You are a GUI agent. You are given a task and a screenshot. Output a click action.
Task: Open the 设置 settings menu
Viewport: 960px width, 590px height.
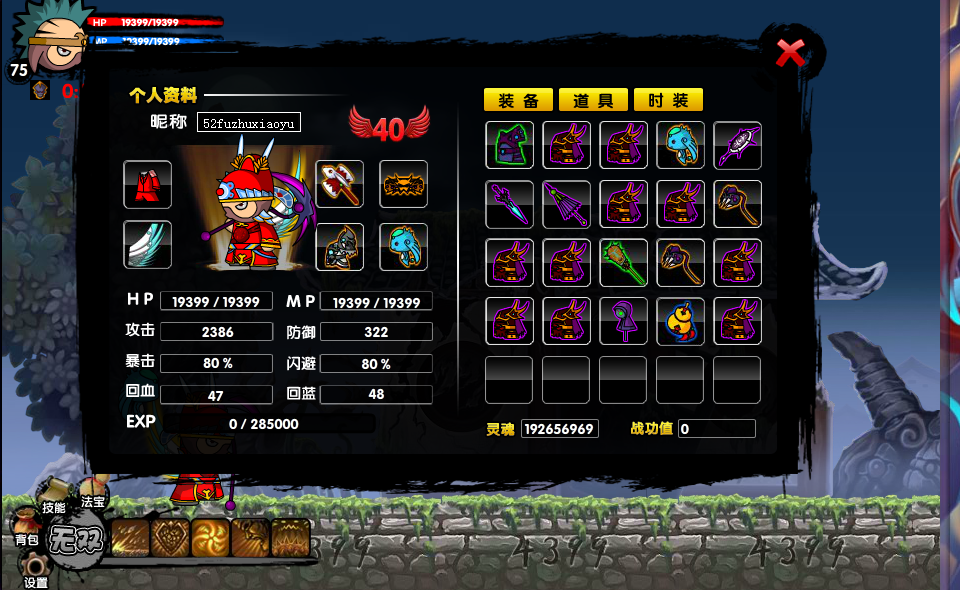36,581
